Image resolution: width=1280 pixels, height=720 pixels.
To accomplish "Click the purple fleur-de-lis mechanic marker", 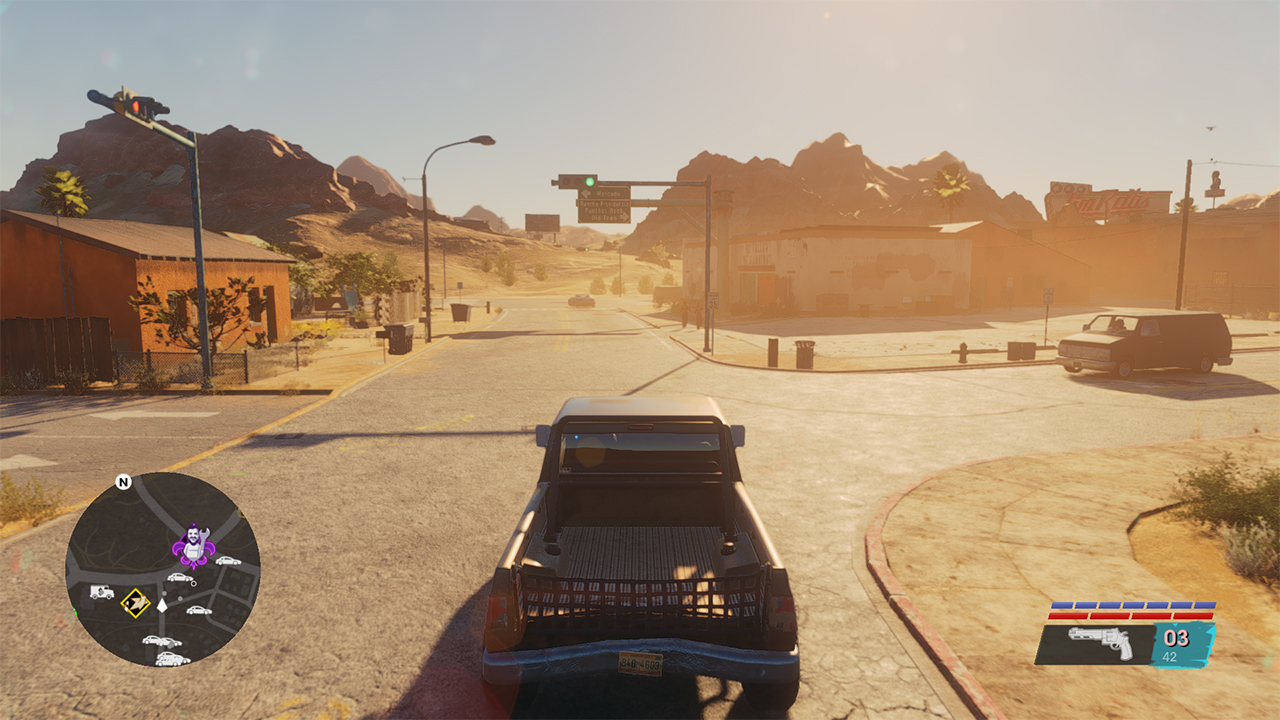I will pos(190,546).
